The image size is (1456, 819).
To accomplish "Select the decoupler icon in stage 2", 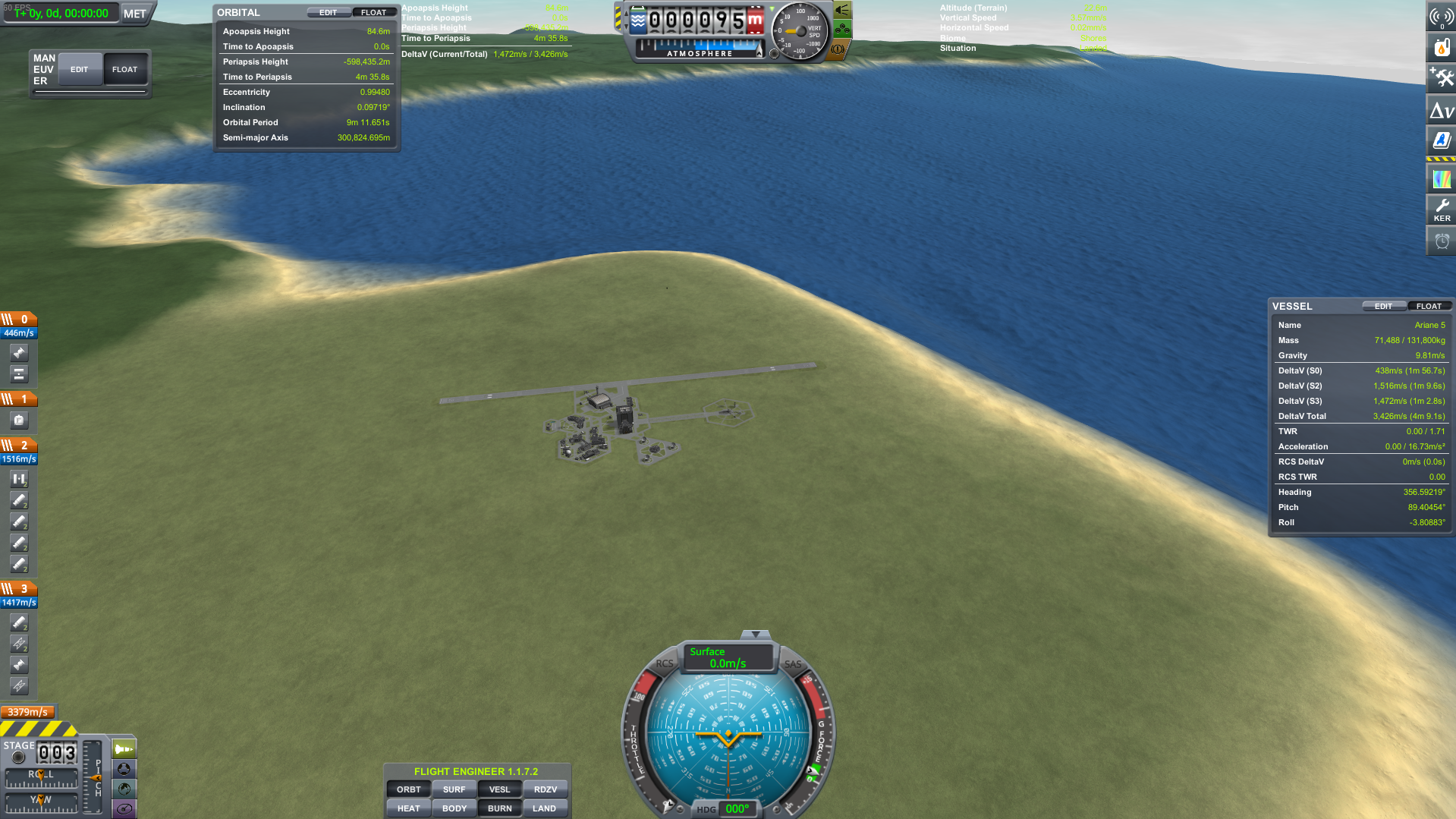I will coord(19,478).
